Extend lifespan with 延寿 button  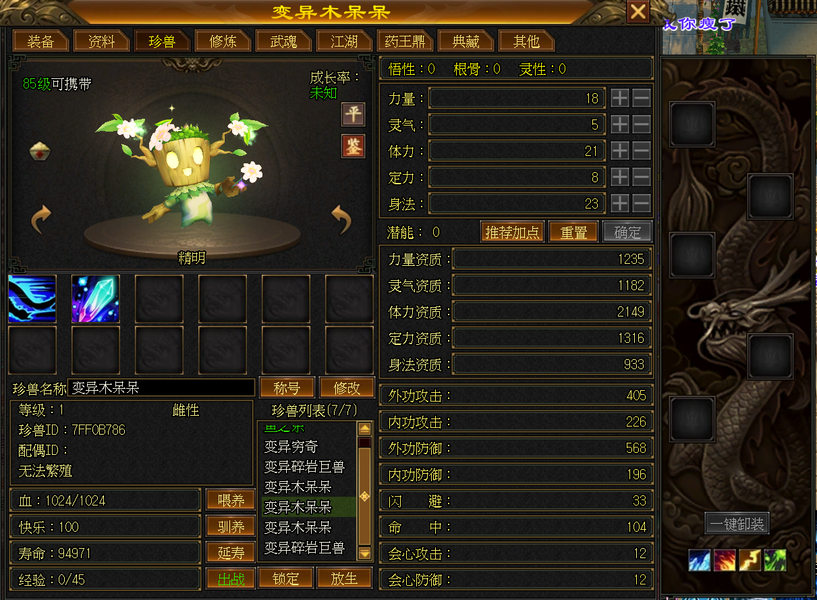pos(230,552)
